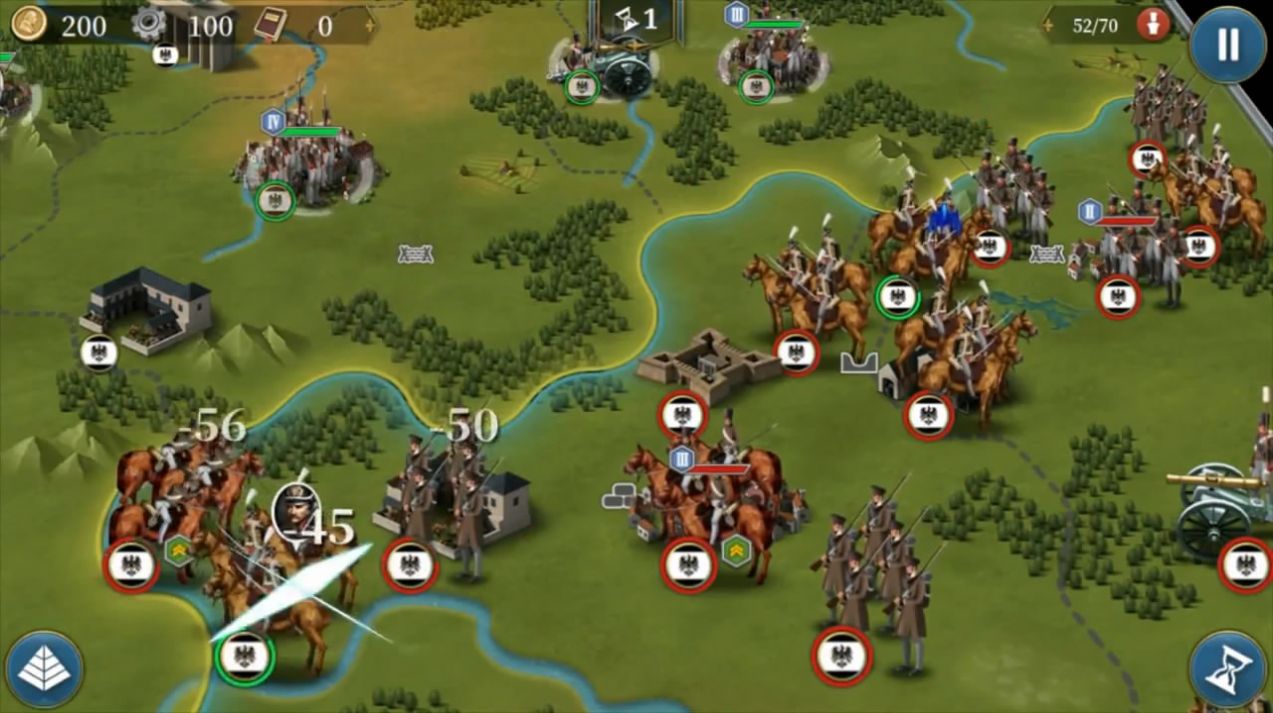Click the gold coin resource icon
The height and width of the screenshot is (713, 1273).
[30, 24]
